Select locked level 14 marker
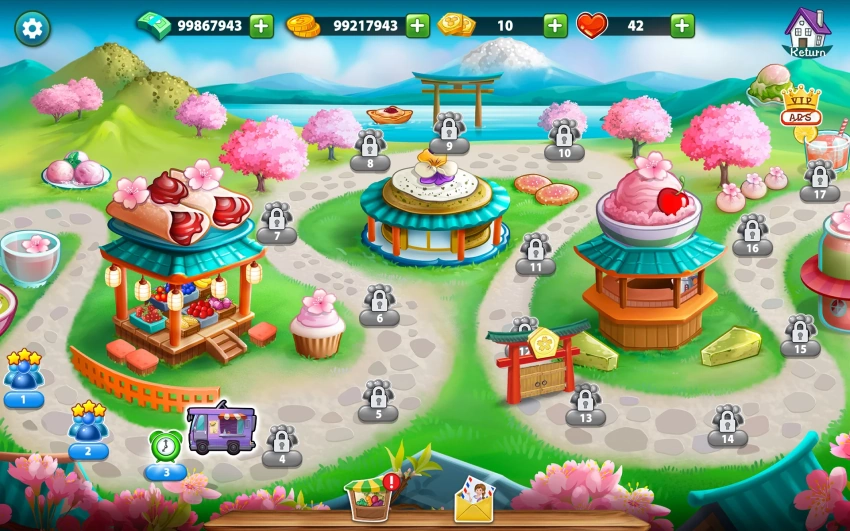This screenshot has height=531, width=850. coord(727,424)
